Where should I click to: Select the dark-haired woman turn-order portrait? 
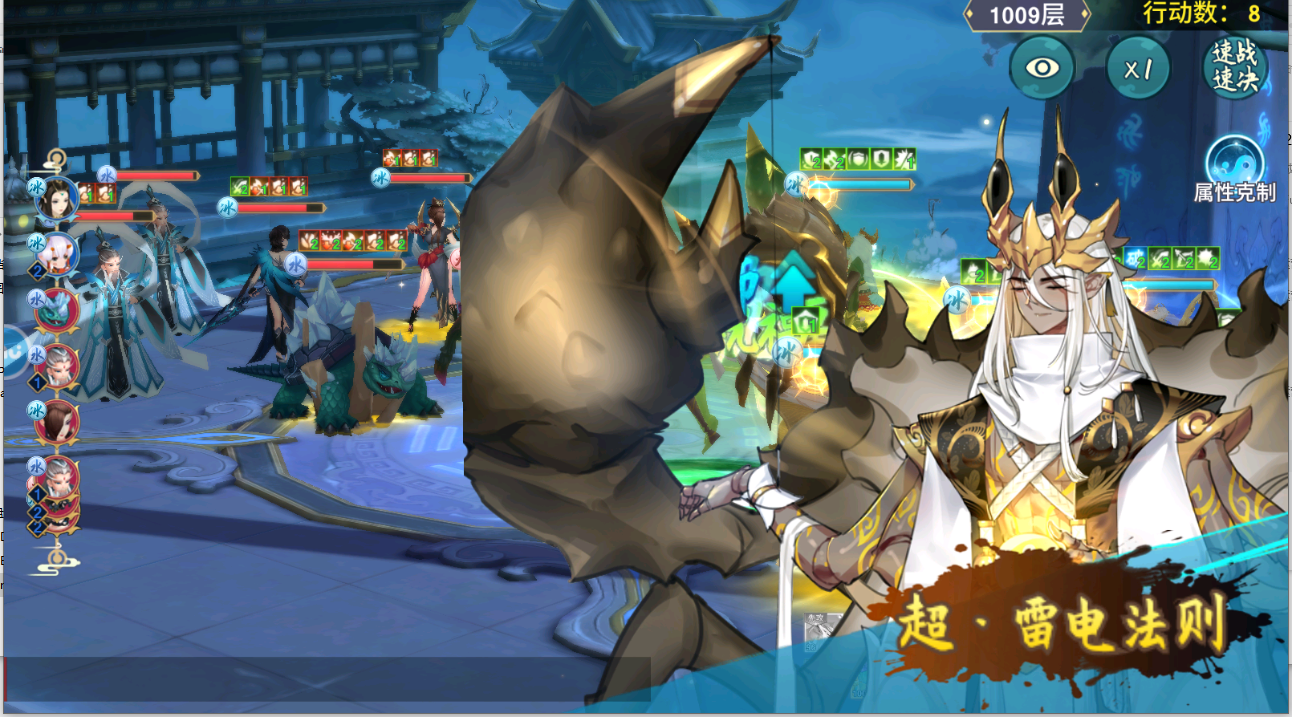[x=58, y=201]
